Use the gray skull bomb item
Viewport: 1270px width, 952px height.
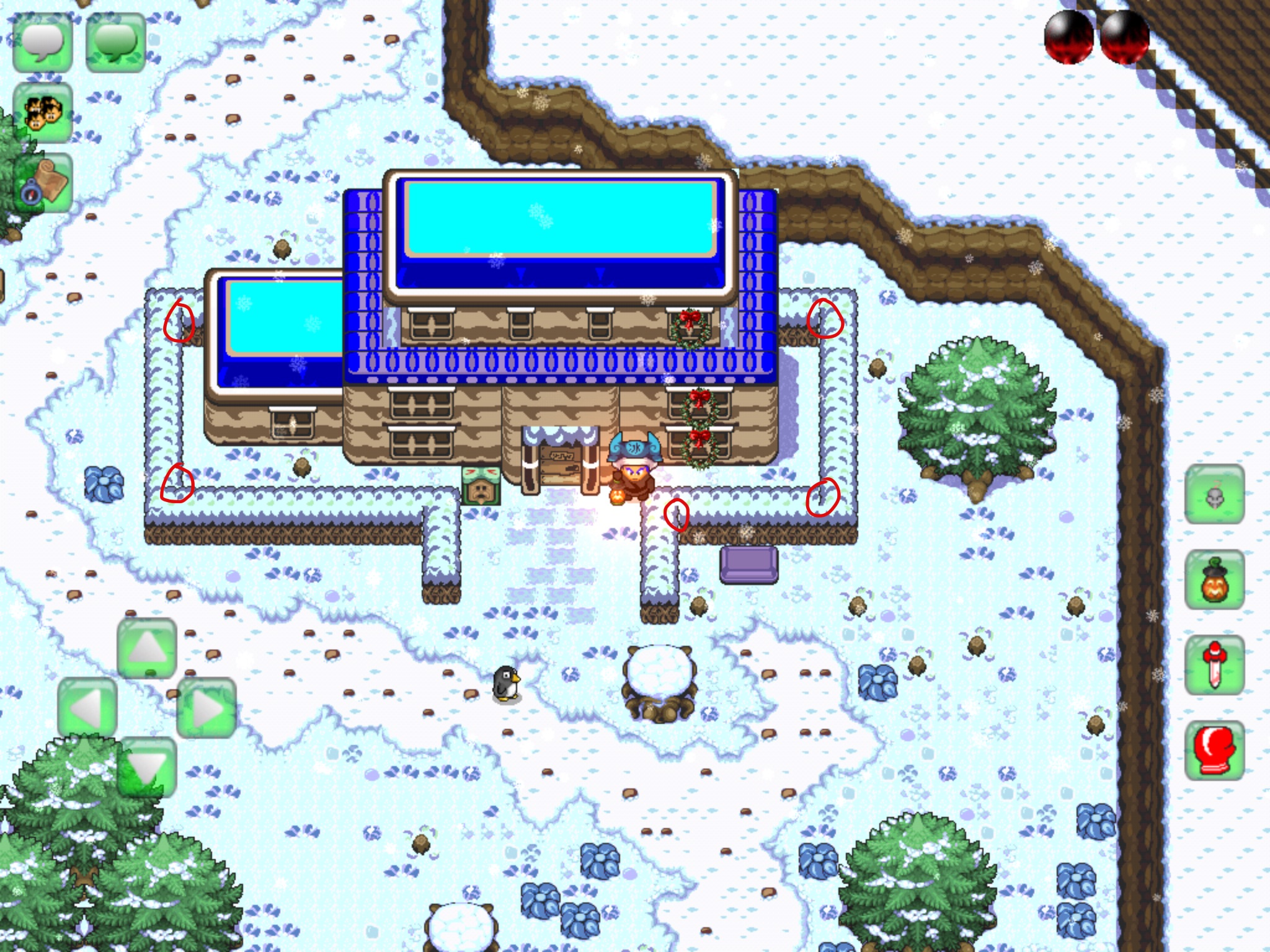1214,495
